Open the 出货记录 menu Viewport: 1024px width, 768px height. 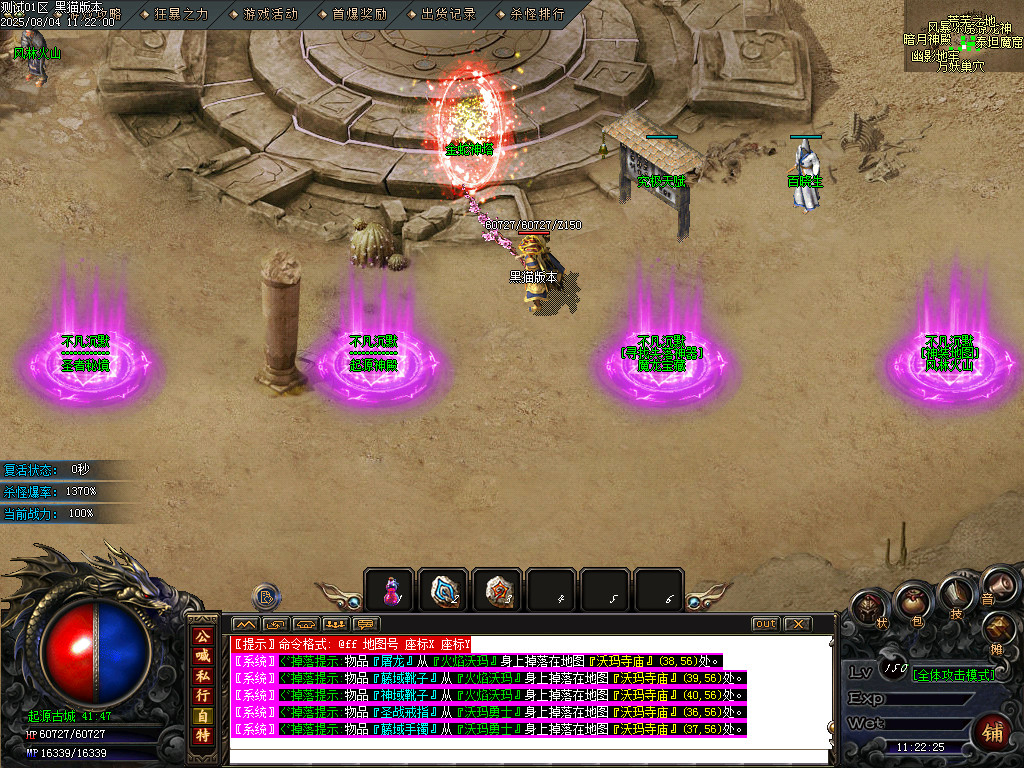pyautogui.click(x=447, y=14)
